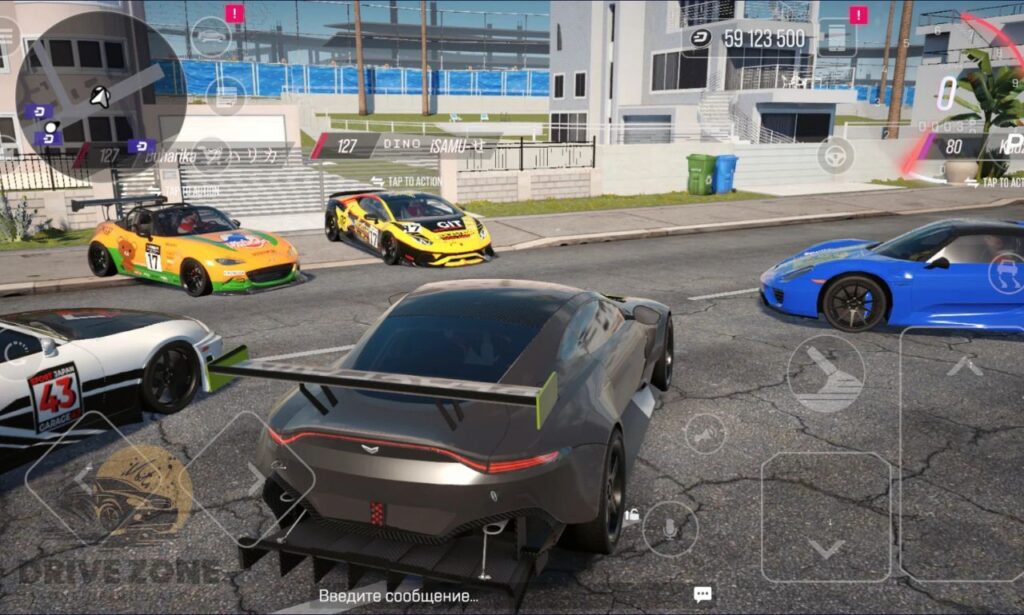Tap the smartphone icon with the alert

836,38
